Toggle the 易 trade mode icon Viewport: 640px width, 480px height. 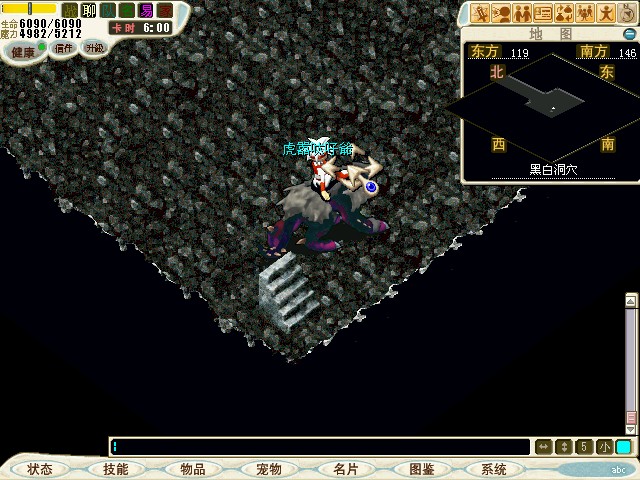145,10
